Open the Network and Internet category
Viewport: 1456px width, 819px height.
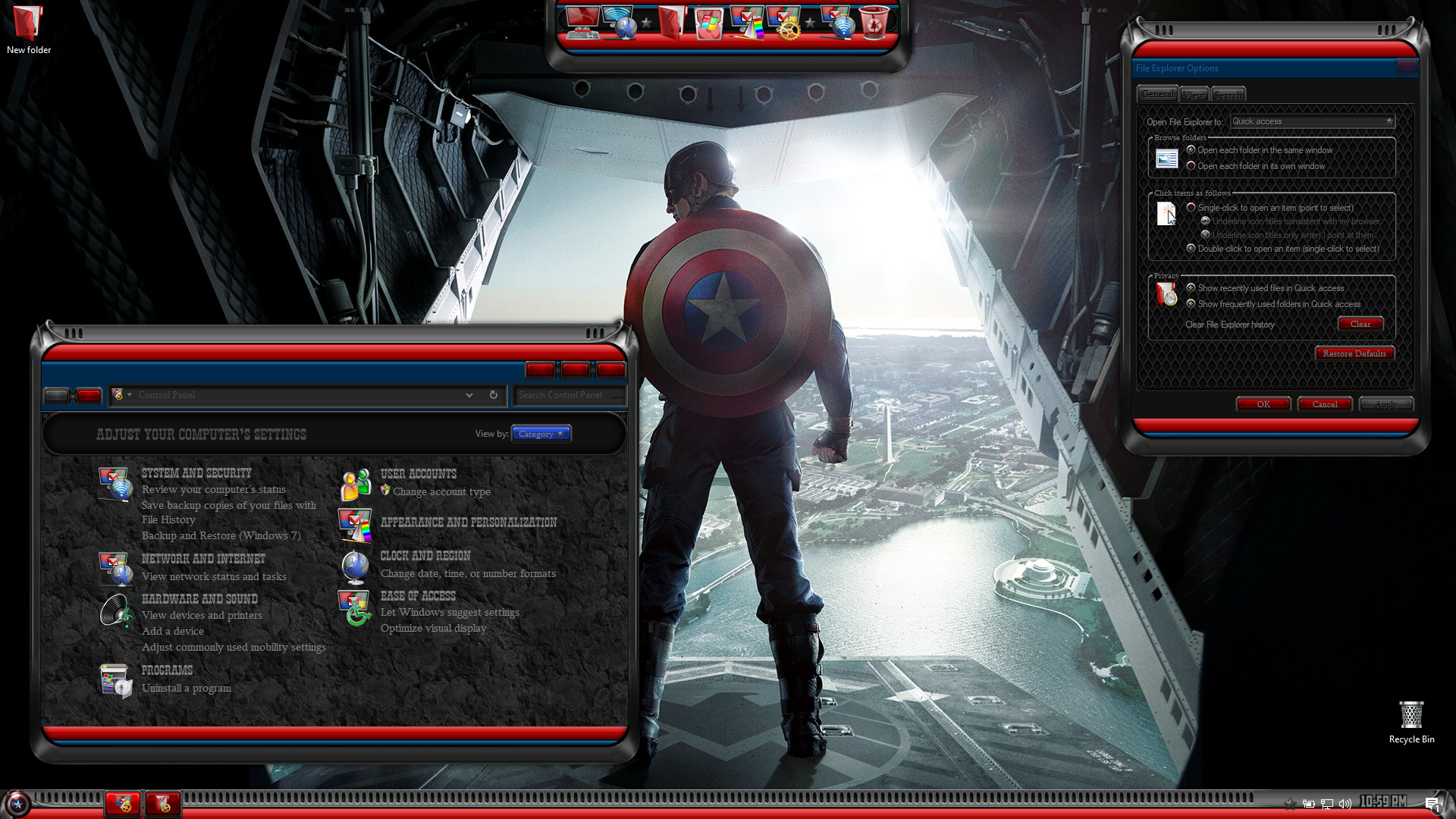203,559
